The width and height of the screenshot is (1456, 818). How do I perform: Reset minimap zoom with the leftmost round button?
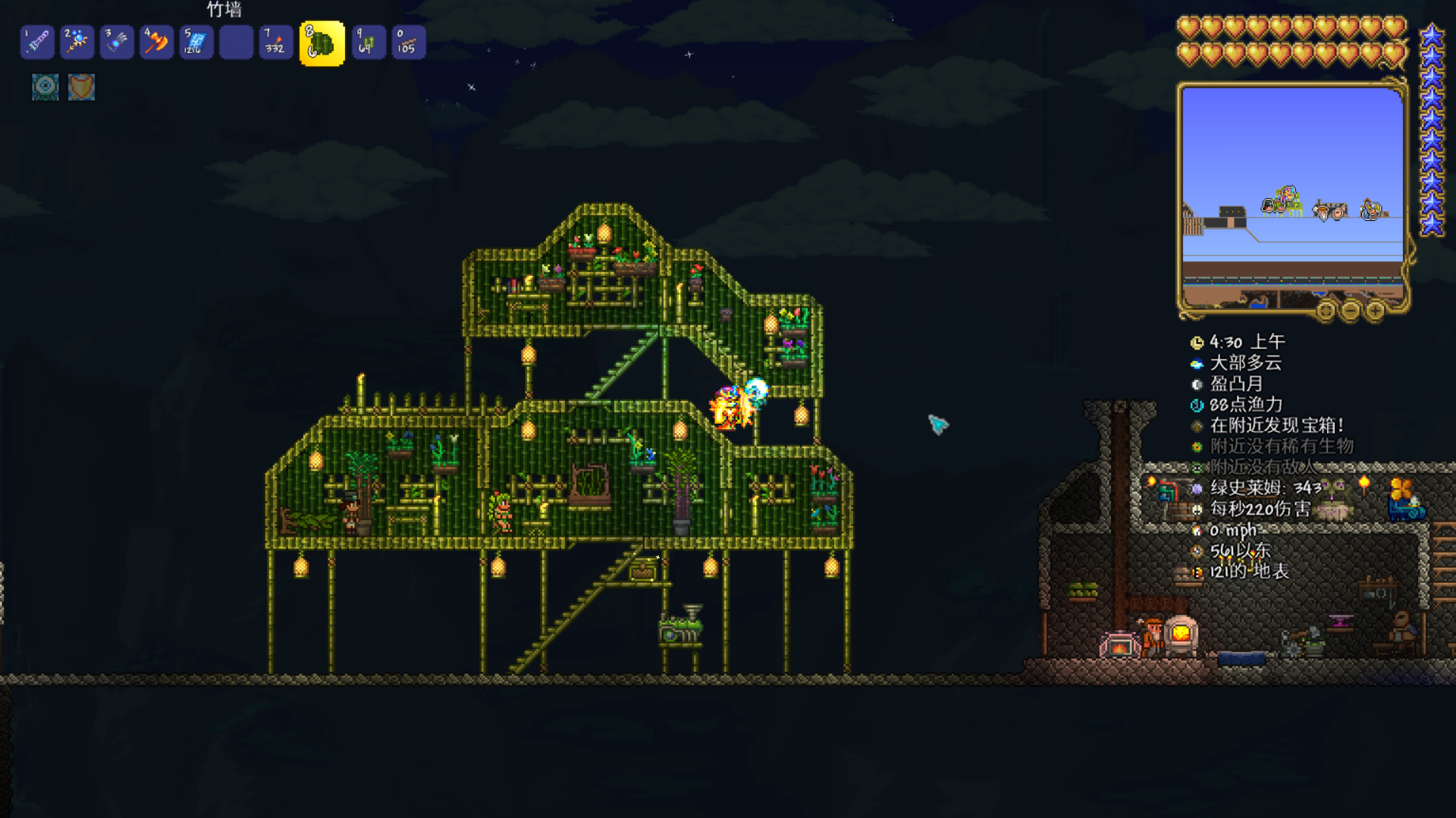[x=1326, y=310]
